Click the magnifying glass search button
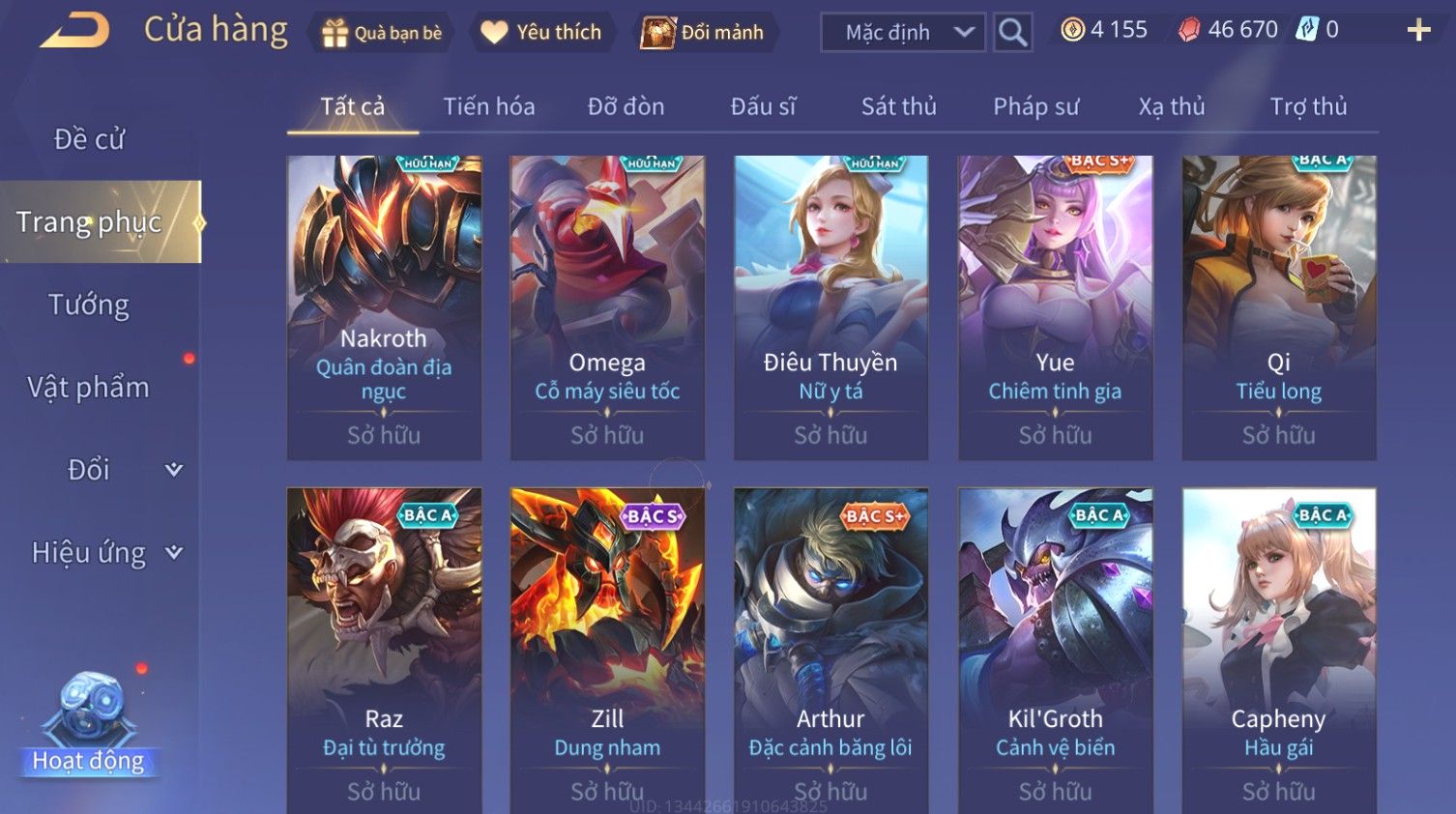Viewport: 1456px width, 814px height. 1012,33
